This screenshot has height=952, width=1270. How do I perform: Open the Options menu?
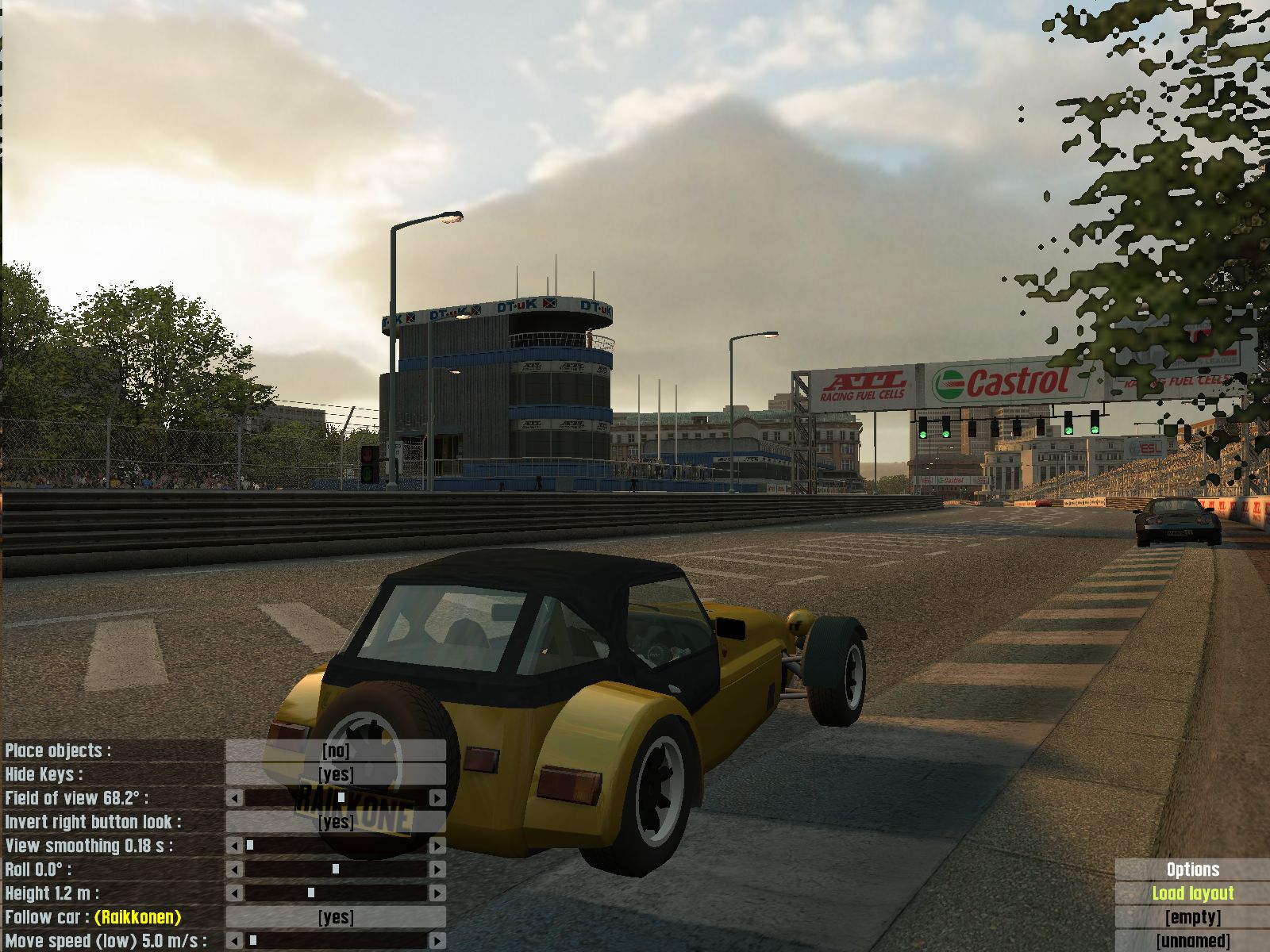[1192, 869]
